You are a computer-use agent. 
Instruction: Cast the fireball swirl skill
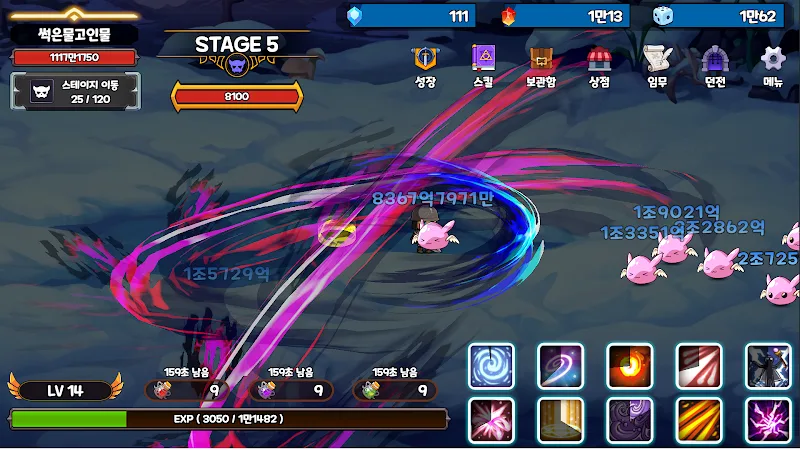(630, 366)
